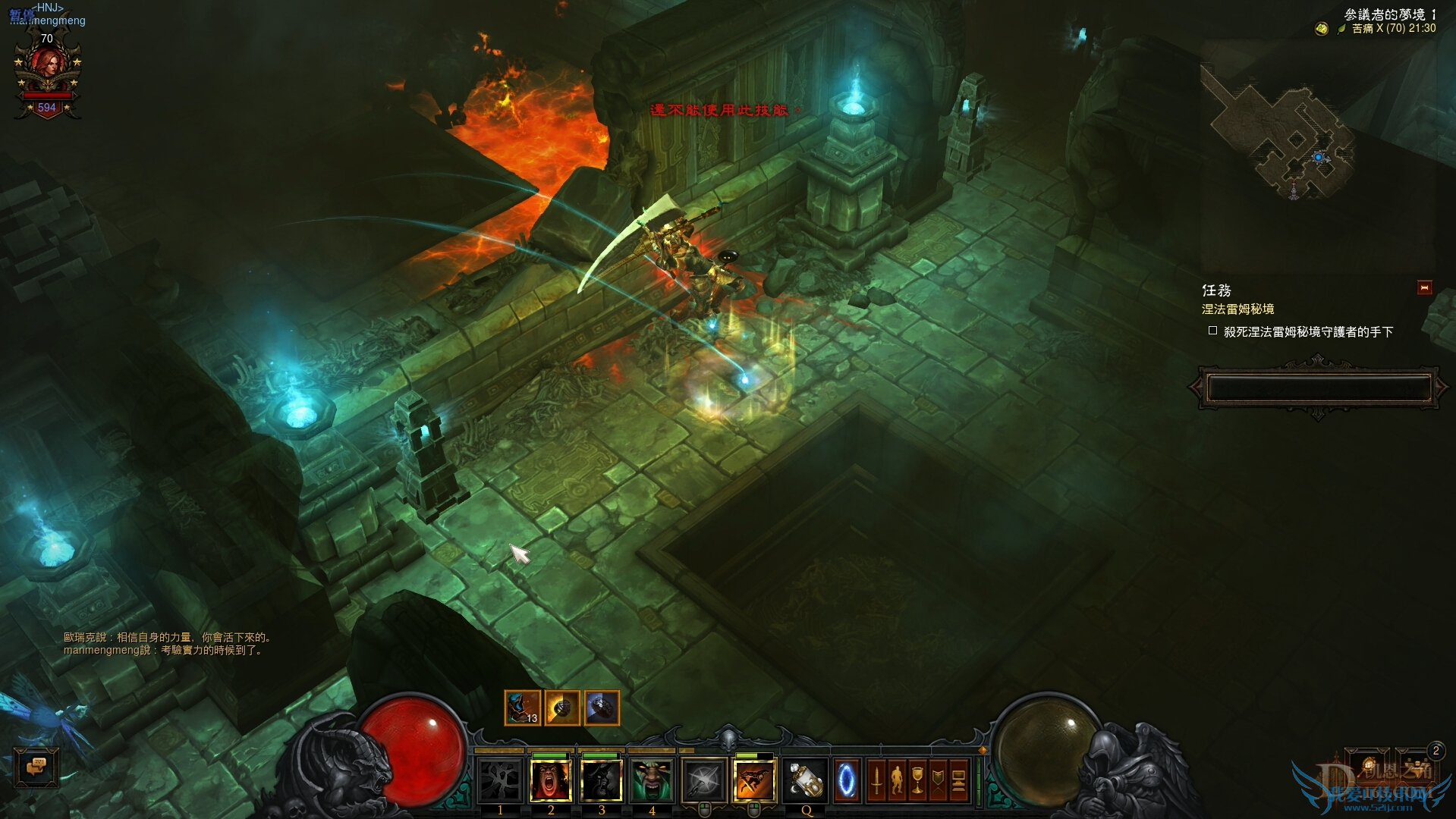1456x819 pixels.
Task: Open the chat bubble button
Action: pos(36,767)
